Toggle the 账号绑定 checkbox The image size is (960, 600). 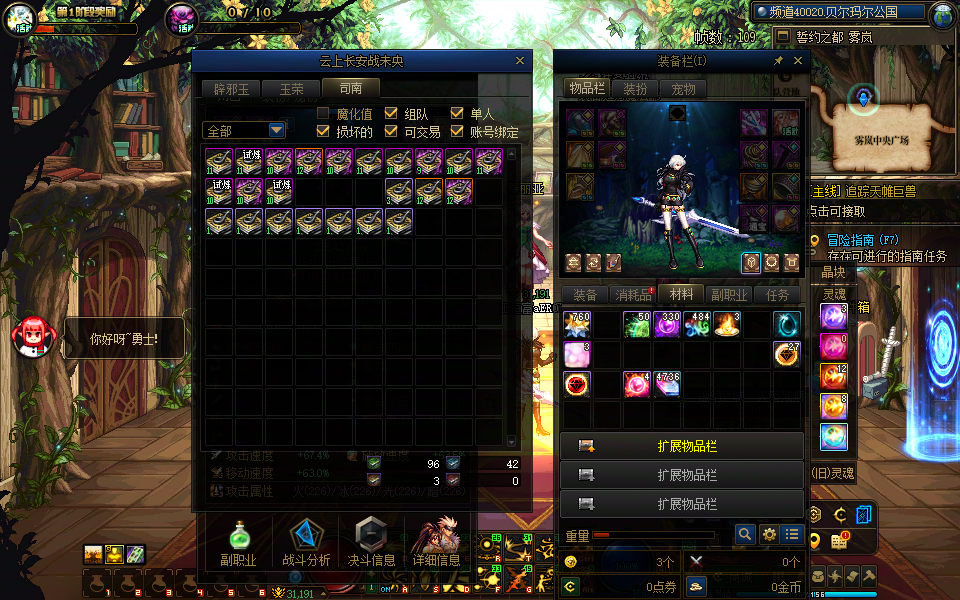click(458, 131)
